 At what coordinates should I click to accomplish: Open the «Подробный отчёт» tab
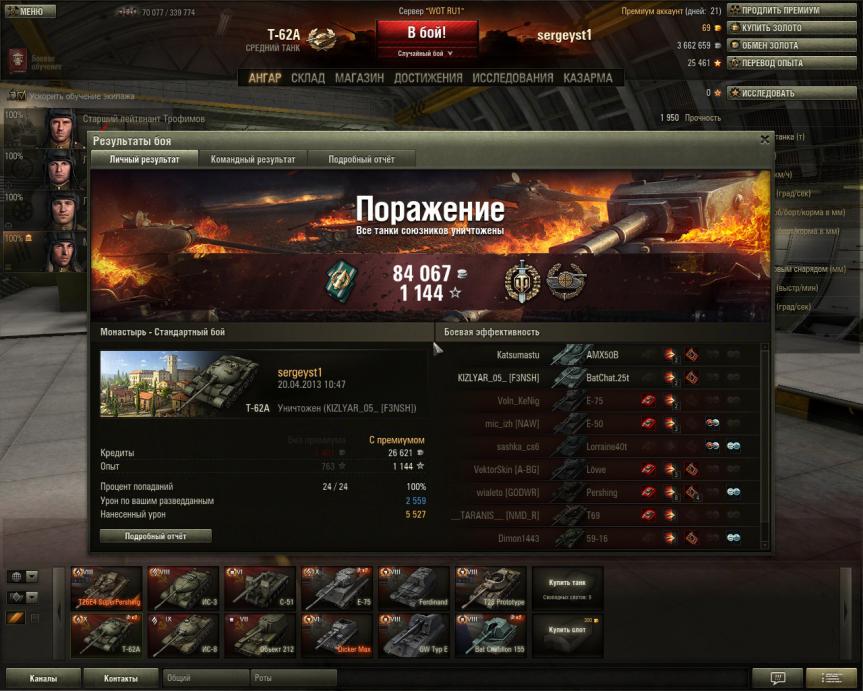point(361,159)
